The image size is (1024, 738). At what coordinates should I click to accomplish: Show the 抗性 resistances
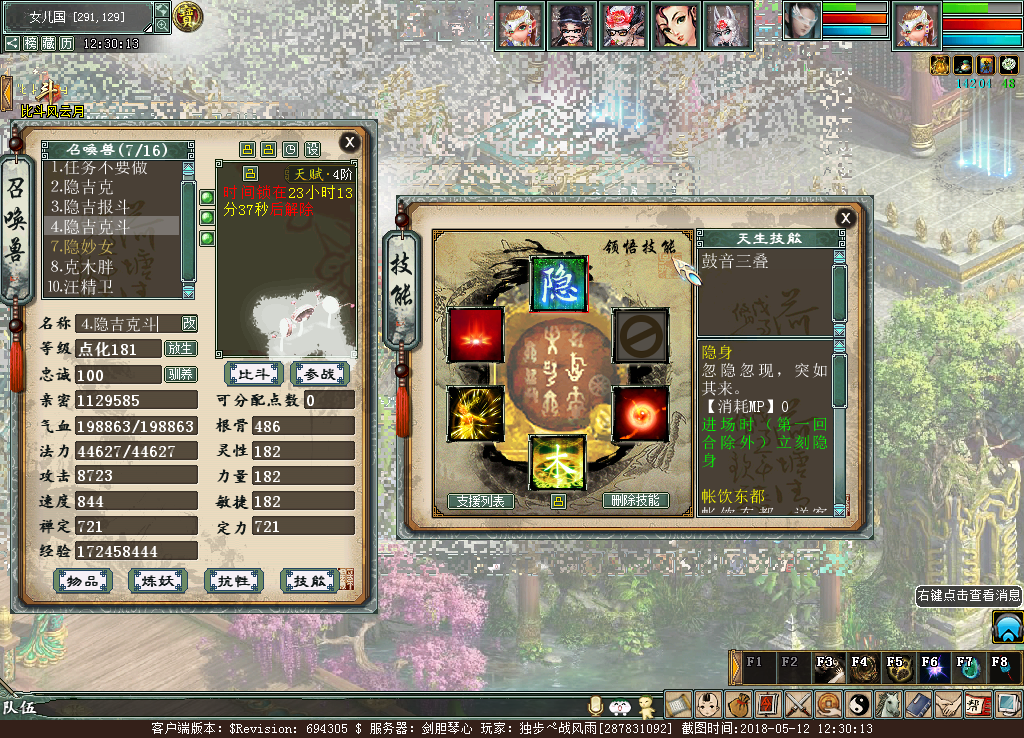[x=233, y=580]
